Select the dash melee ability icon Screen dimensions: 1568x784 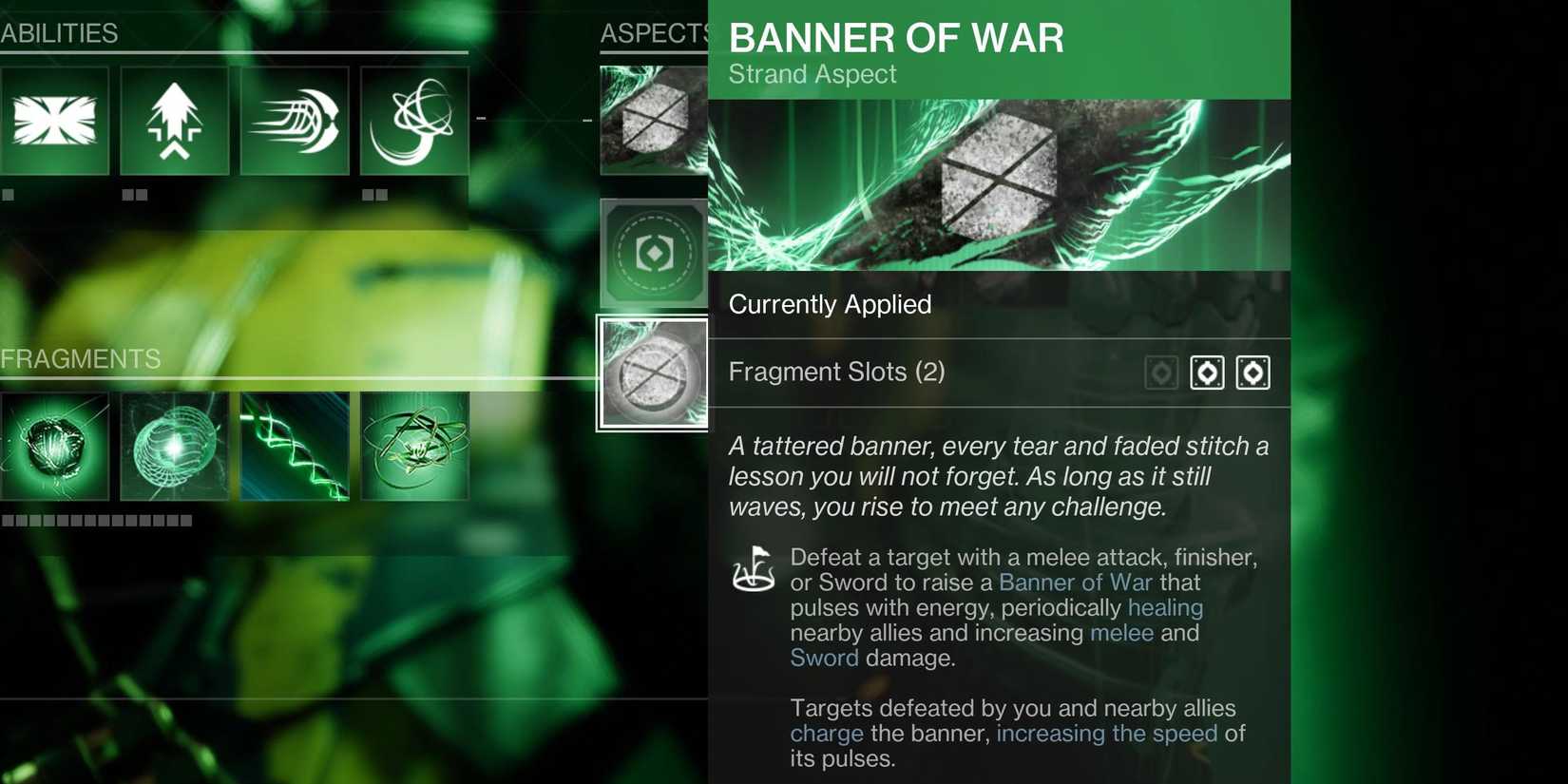pos(294,120)
